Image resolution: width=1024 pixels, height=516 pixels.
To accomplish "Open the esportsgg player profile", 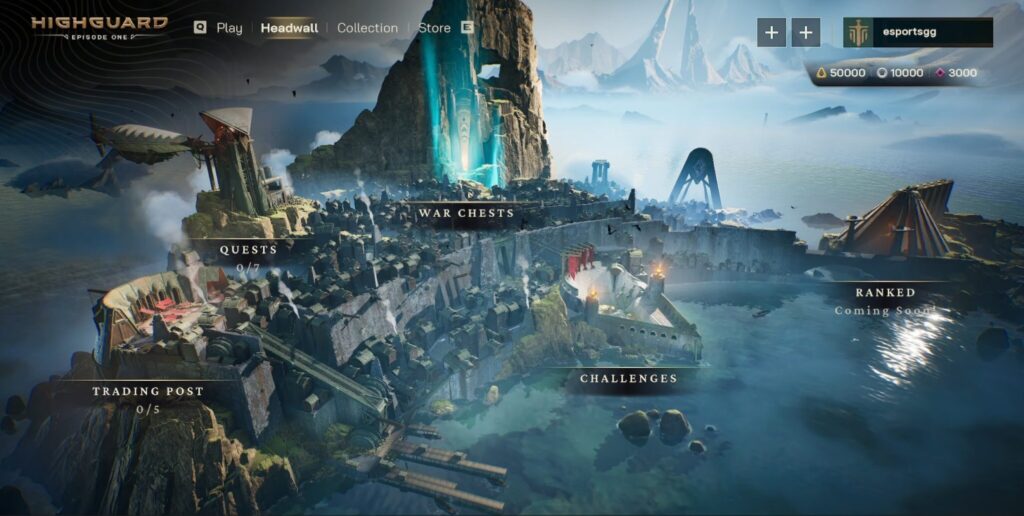I will click(x=917, y=32).
